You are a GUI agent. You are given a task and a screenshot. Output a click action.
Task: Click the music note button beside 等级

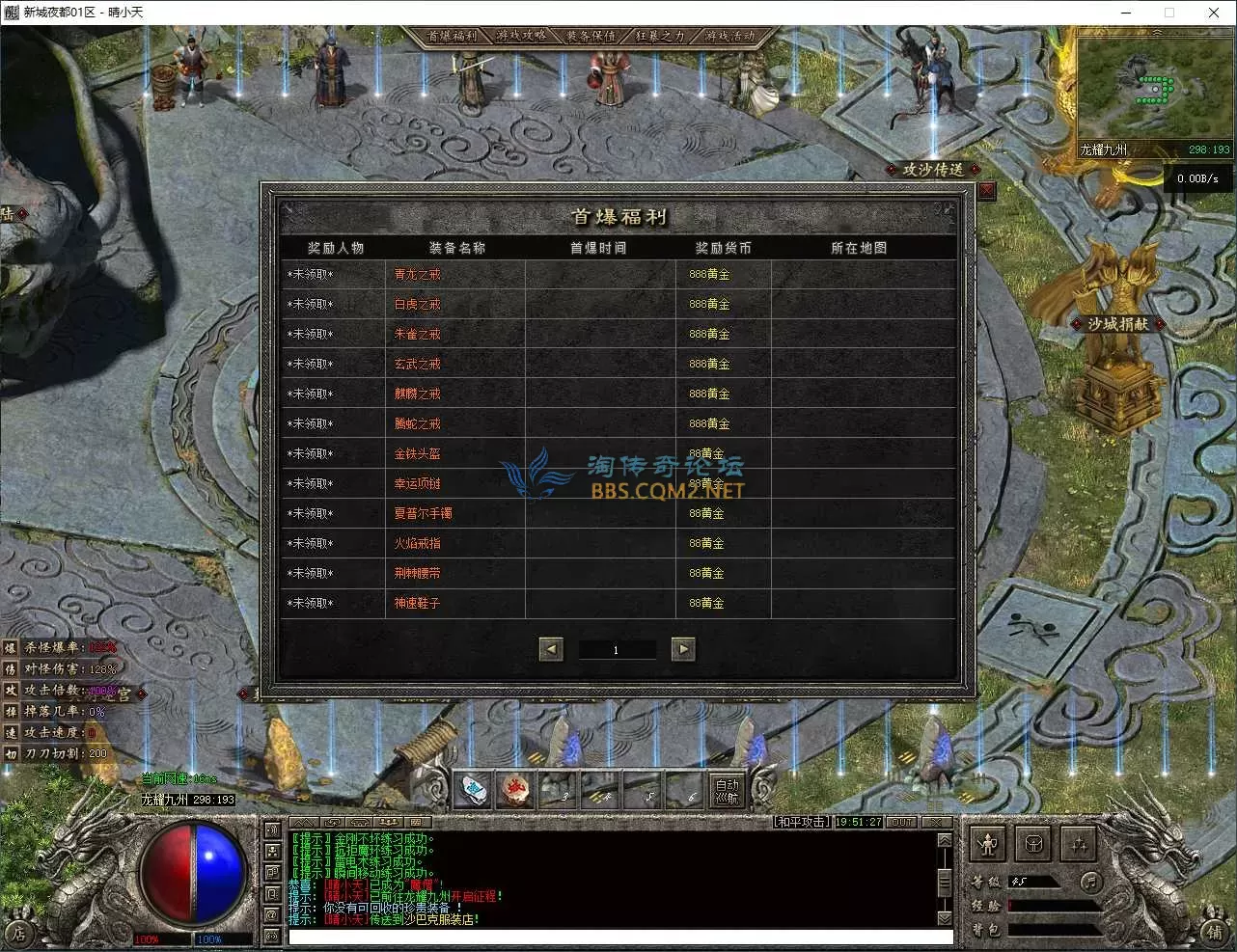(1090, 883)
